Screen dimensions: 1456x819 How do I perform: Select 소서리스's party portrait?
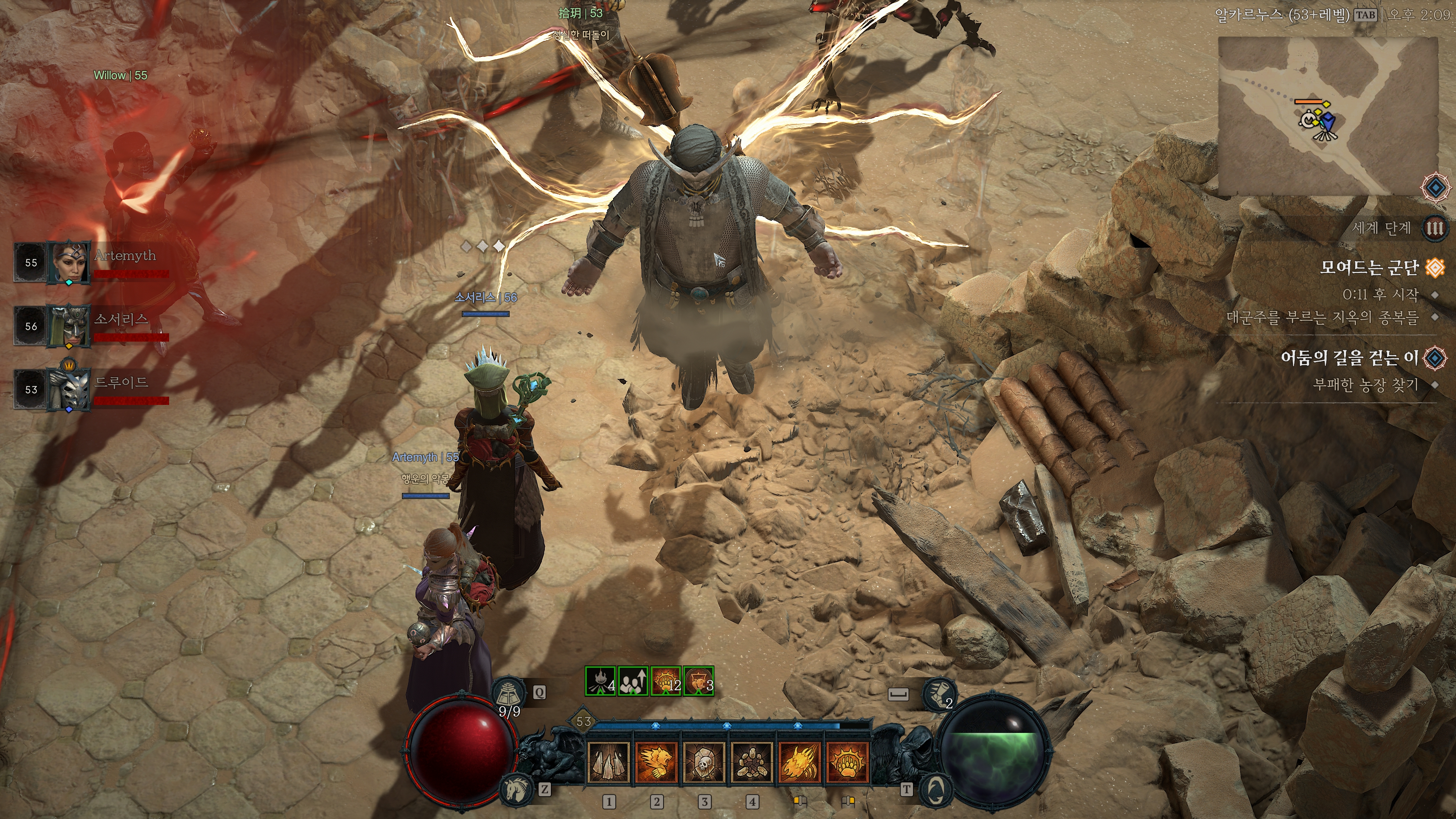[69, 326]
